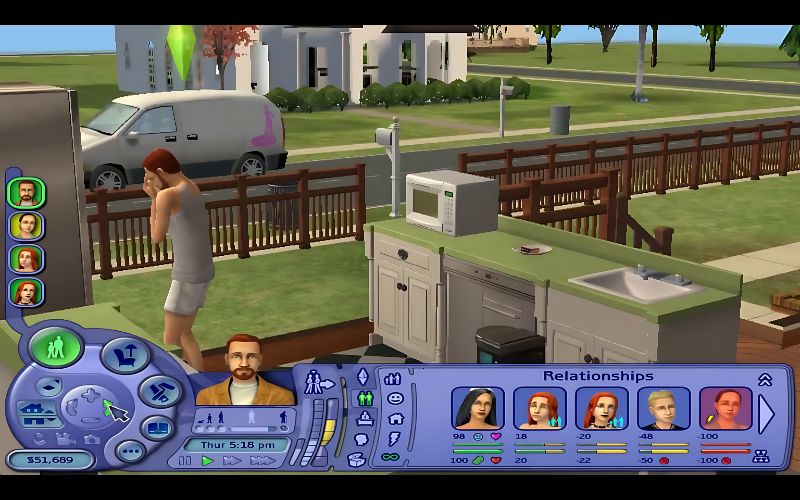This screenshot has height=500, width=800.
Task: Select the bearded man's household portrait
Action: coord(26,192)
